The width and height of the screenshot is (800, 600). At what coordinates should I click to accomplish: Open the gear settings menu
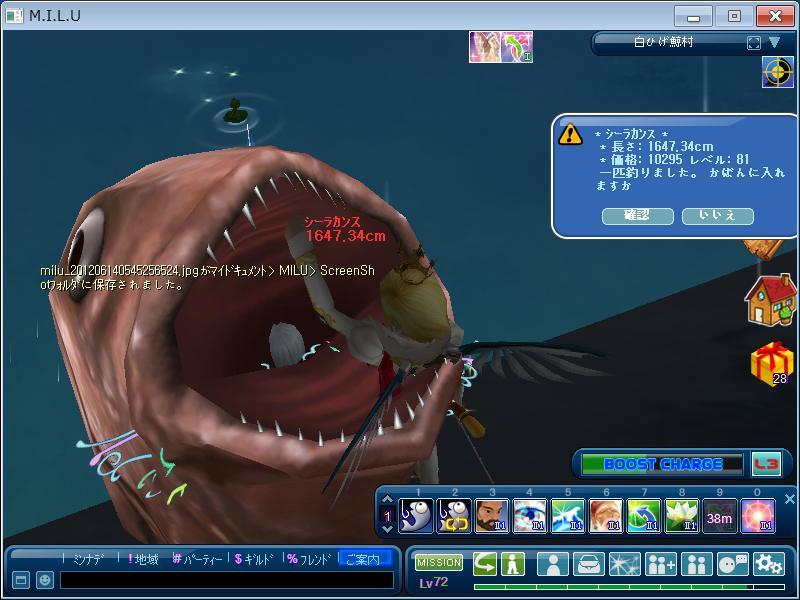click(x=768, y=564)
